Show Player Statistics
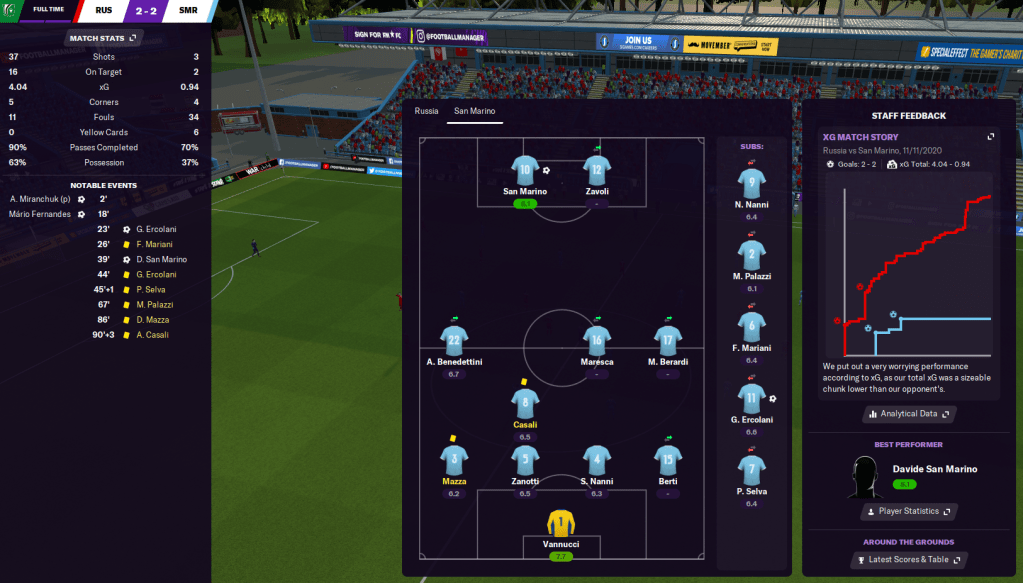The height and width of the screenshot is (583, 1023). [908, 511]
